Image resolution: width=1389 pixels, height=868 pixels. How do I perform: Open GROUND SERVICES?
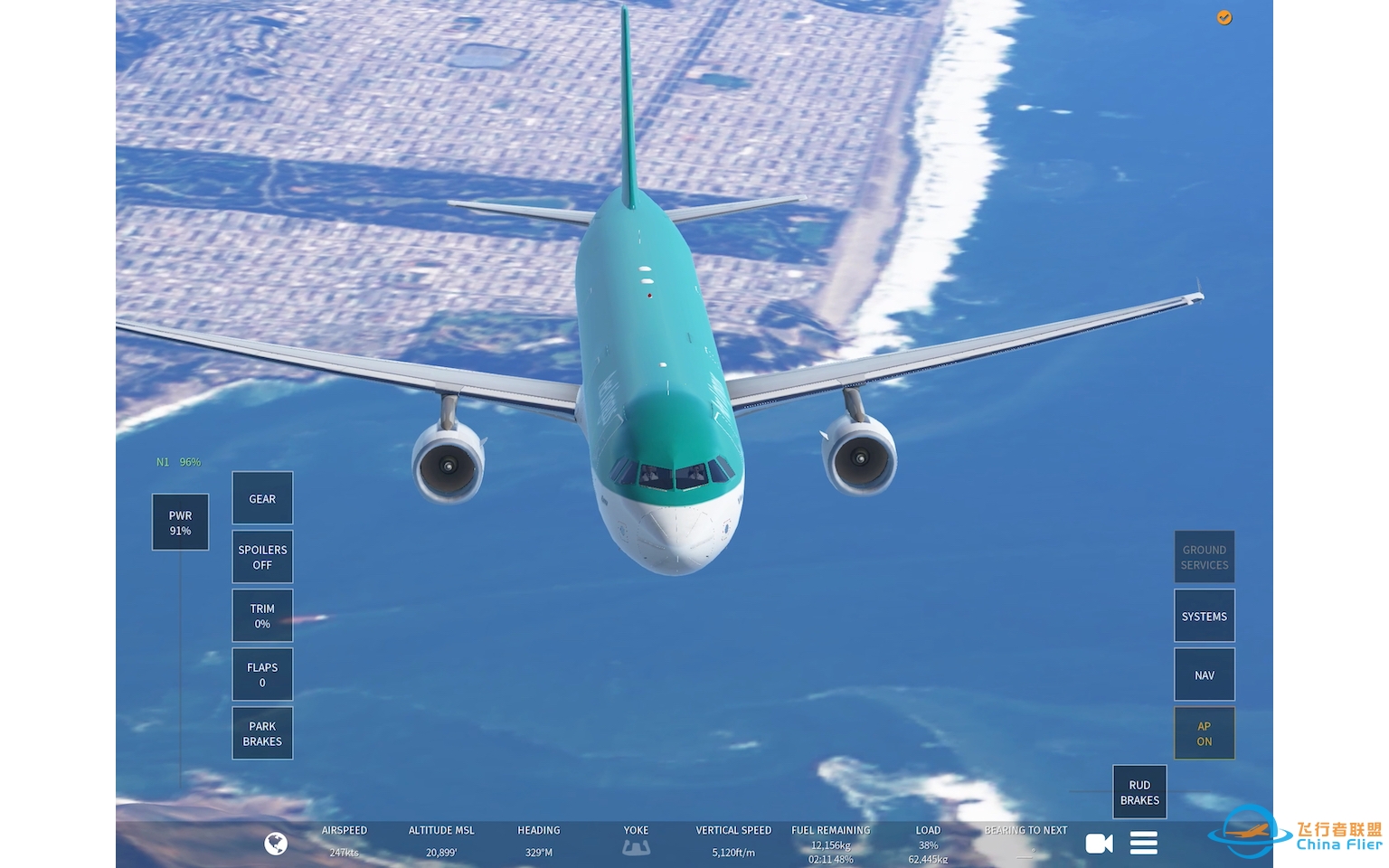pos(1204,557)
